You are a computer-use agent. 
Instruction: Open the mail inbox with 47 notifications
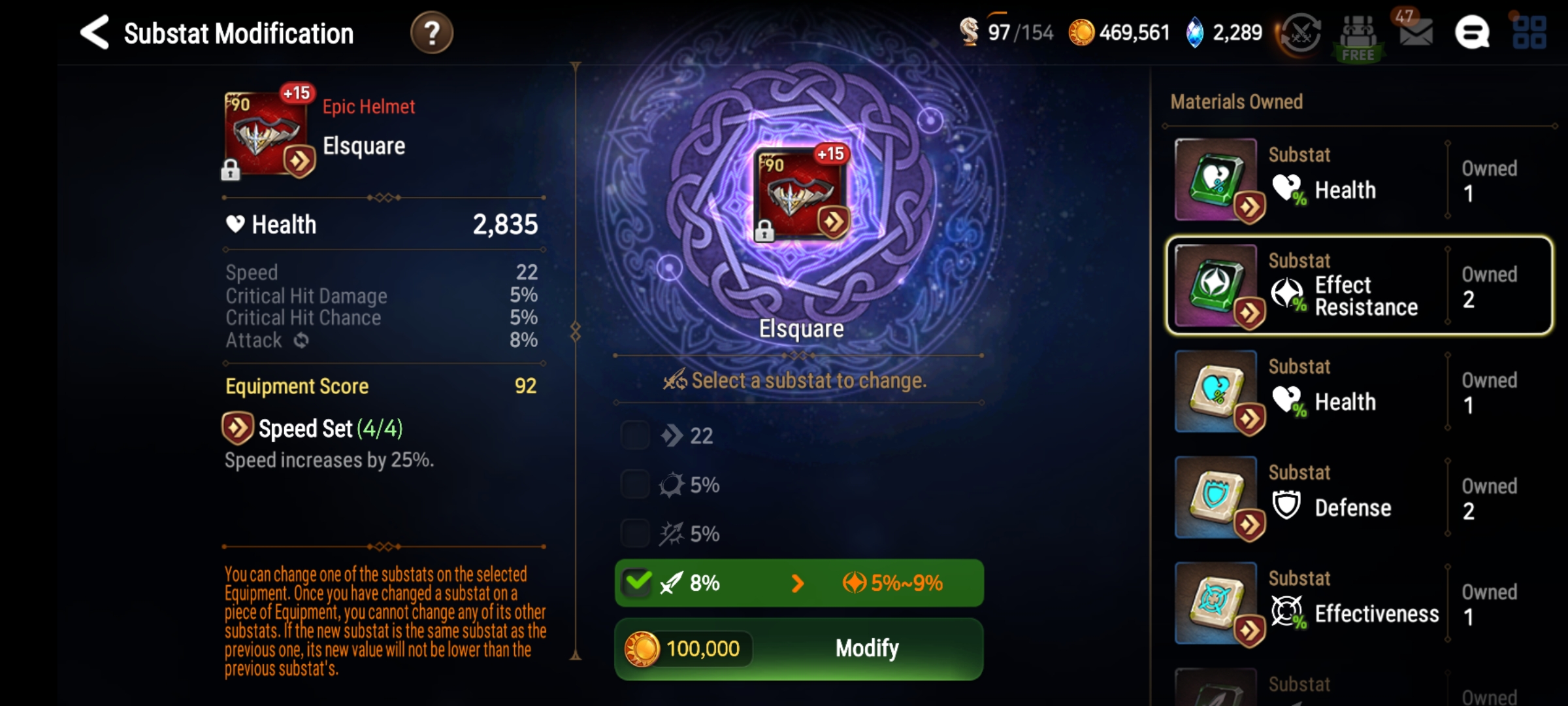pyautogui.click(x=1415, y=32)
